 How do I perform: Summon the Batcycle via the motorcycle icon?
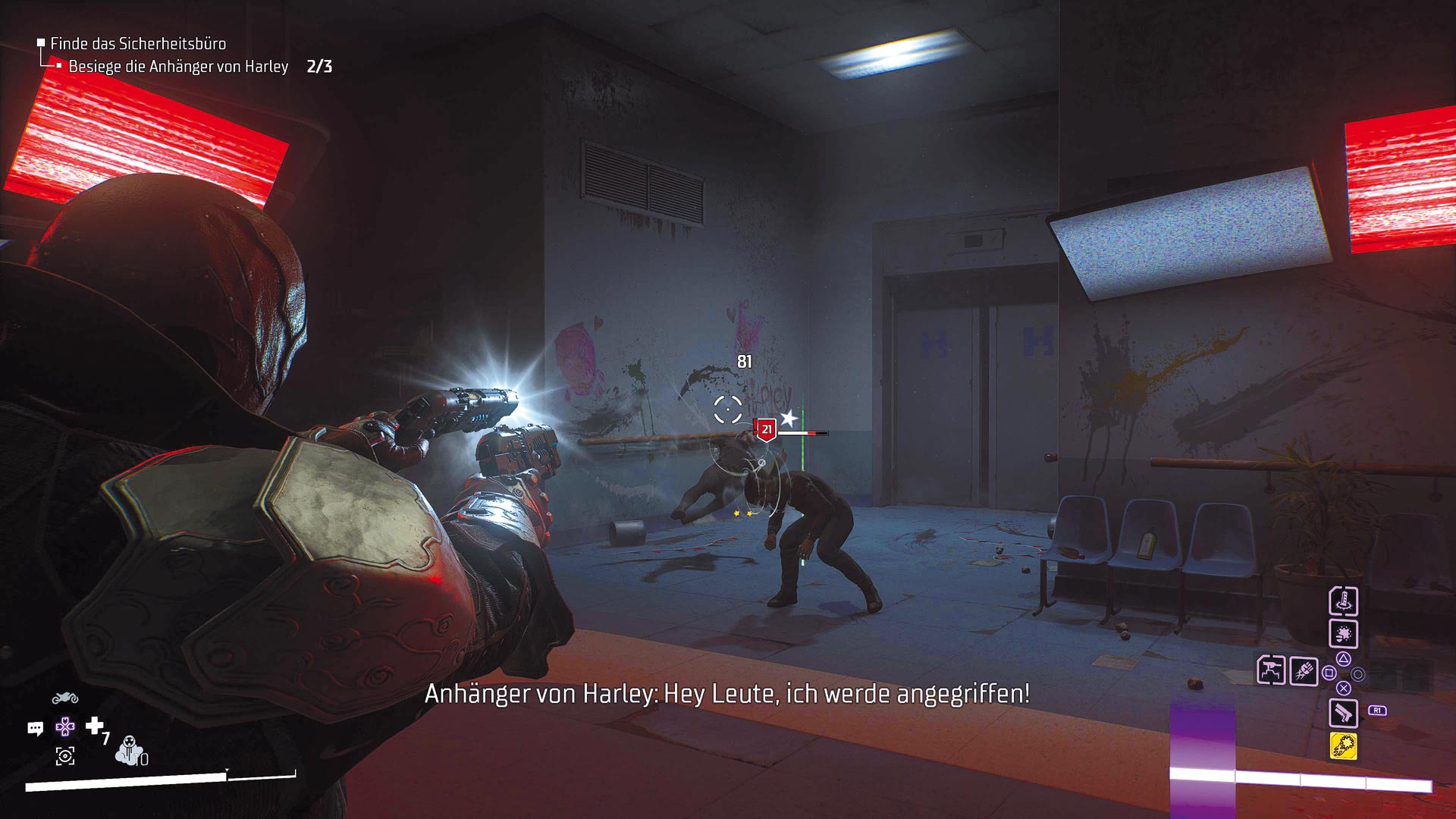tap(65, 698)
